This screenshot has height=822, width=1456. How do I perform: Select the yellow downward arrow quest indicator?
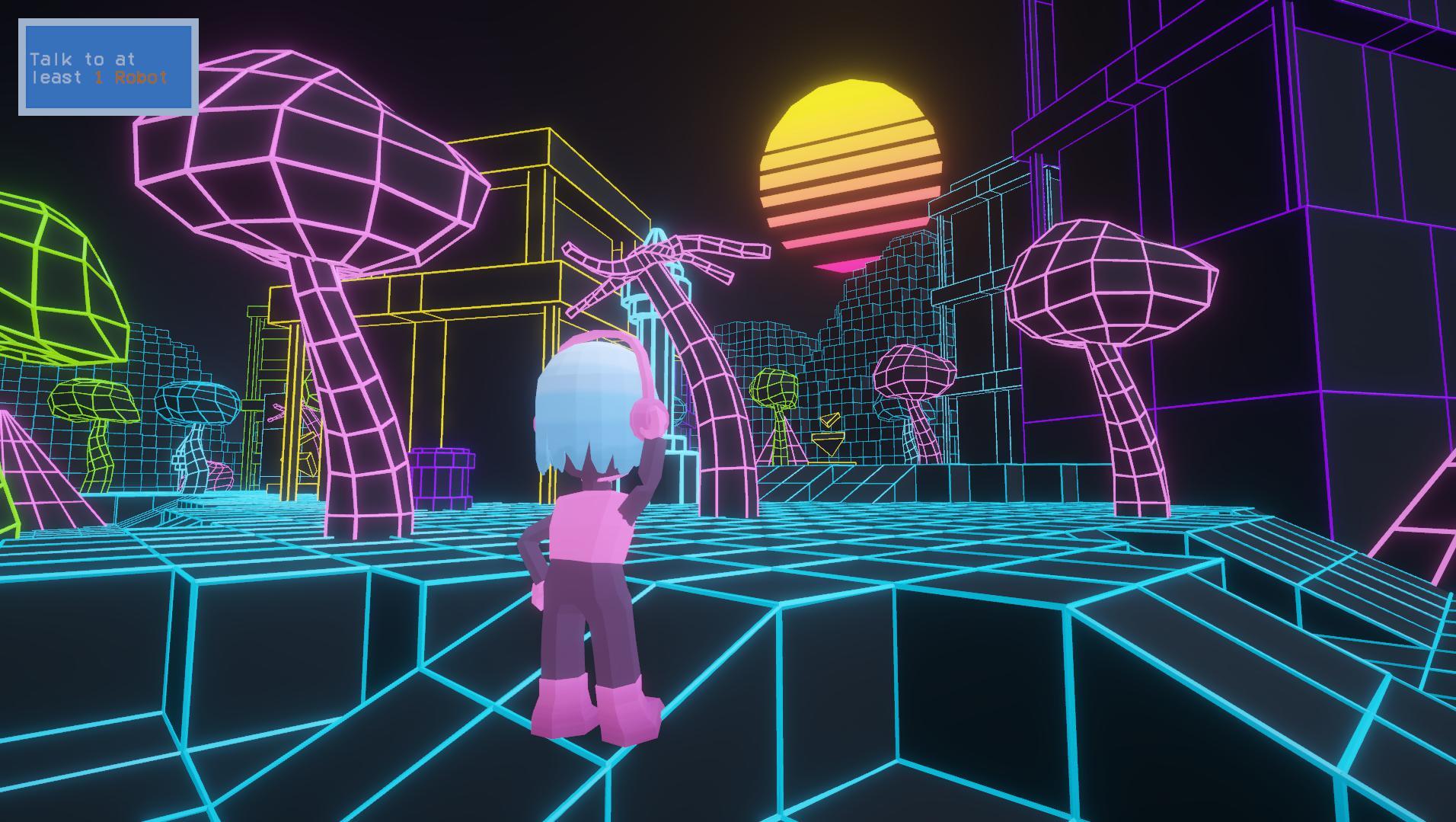click(828, 444)
